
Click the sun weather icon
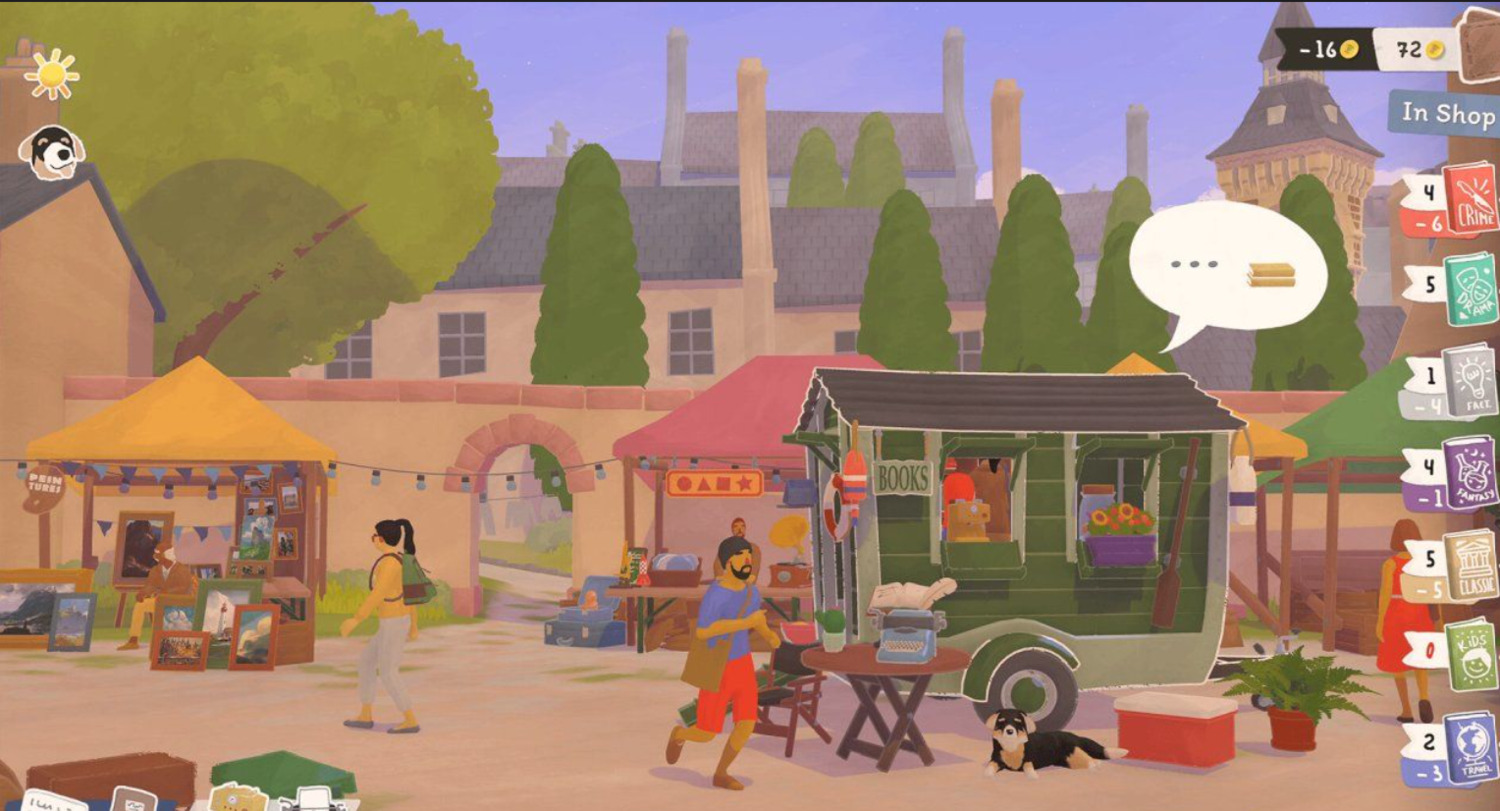coord(51,74)
